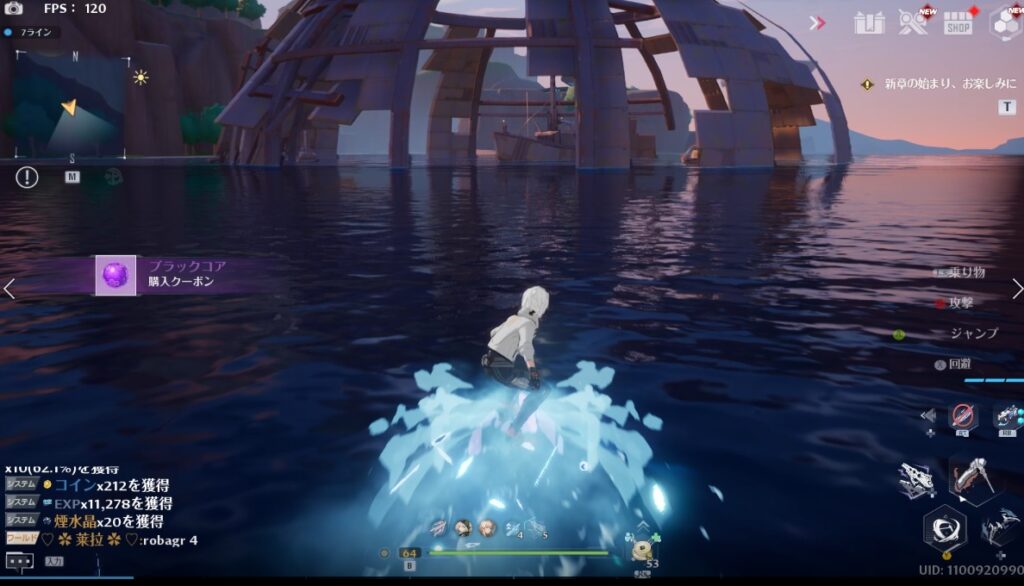Click the 7ライン channel selector
Image resolution: width=1024 pixels, height=586 pixels.
coord(32,32)
